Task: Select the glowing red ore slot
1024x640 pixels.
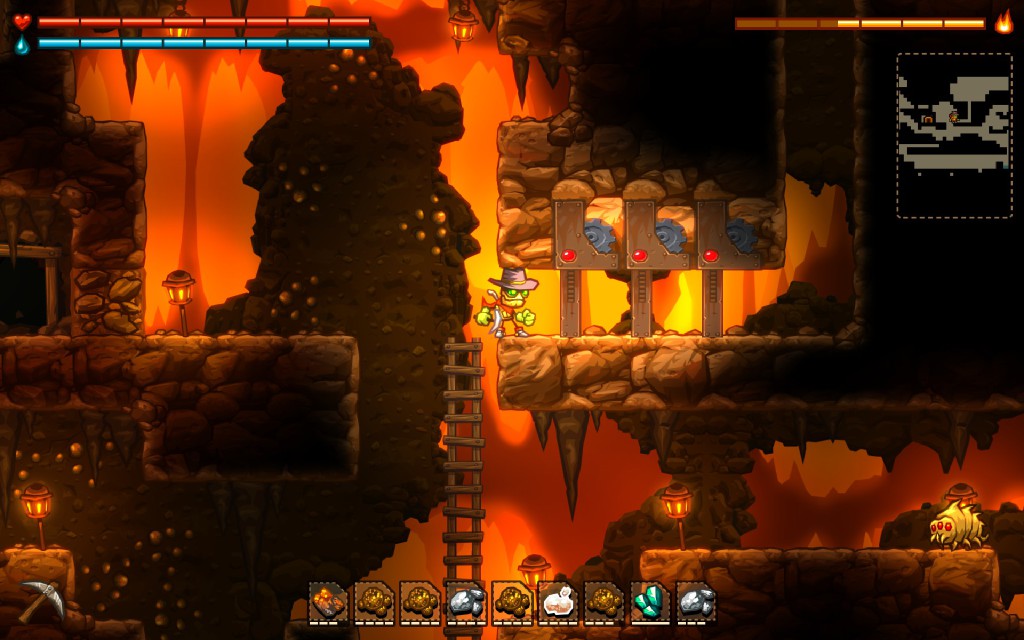Action: (327, 602)
